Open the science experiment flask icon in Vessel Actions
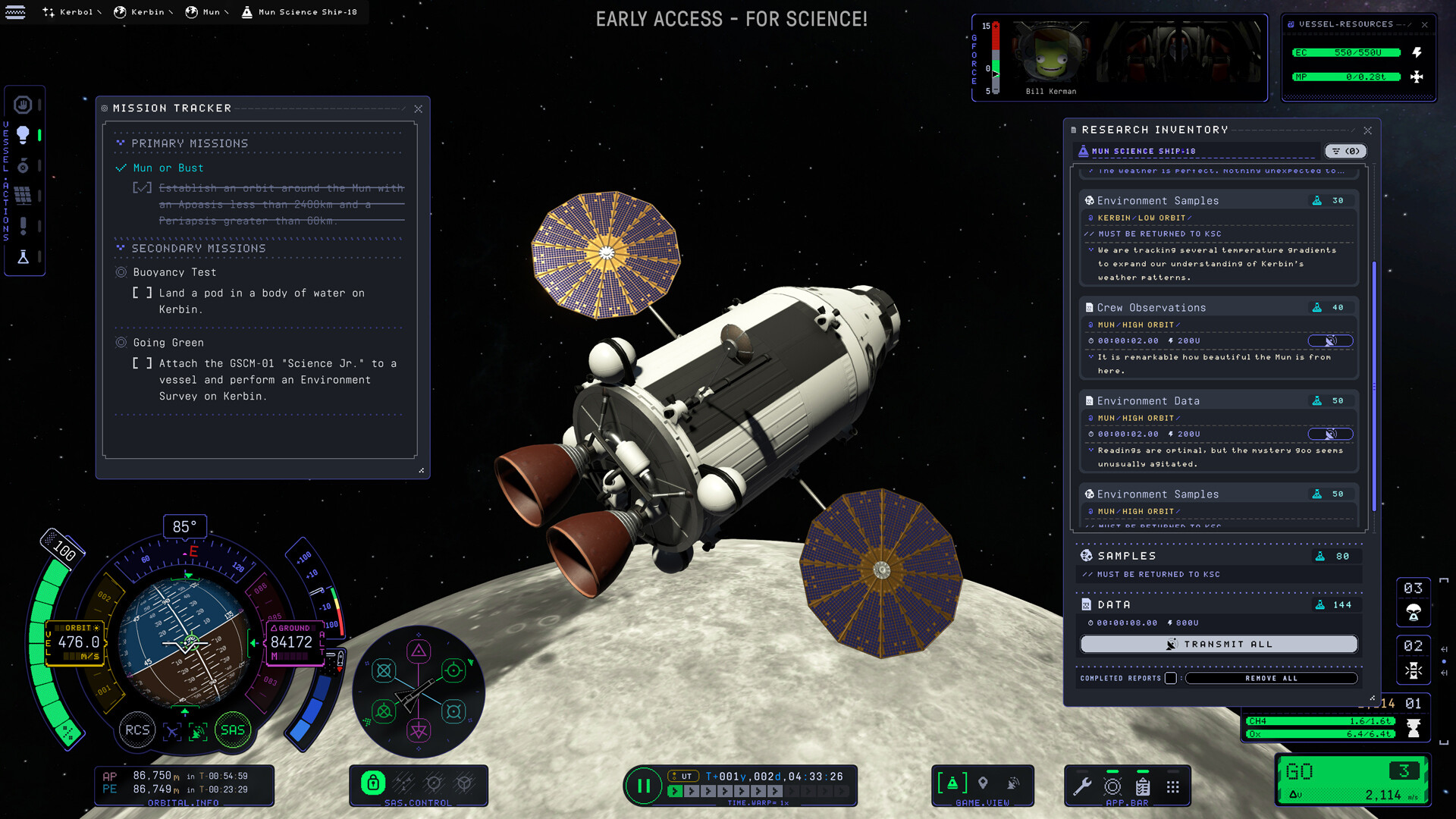 [24, 256]
